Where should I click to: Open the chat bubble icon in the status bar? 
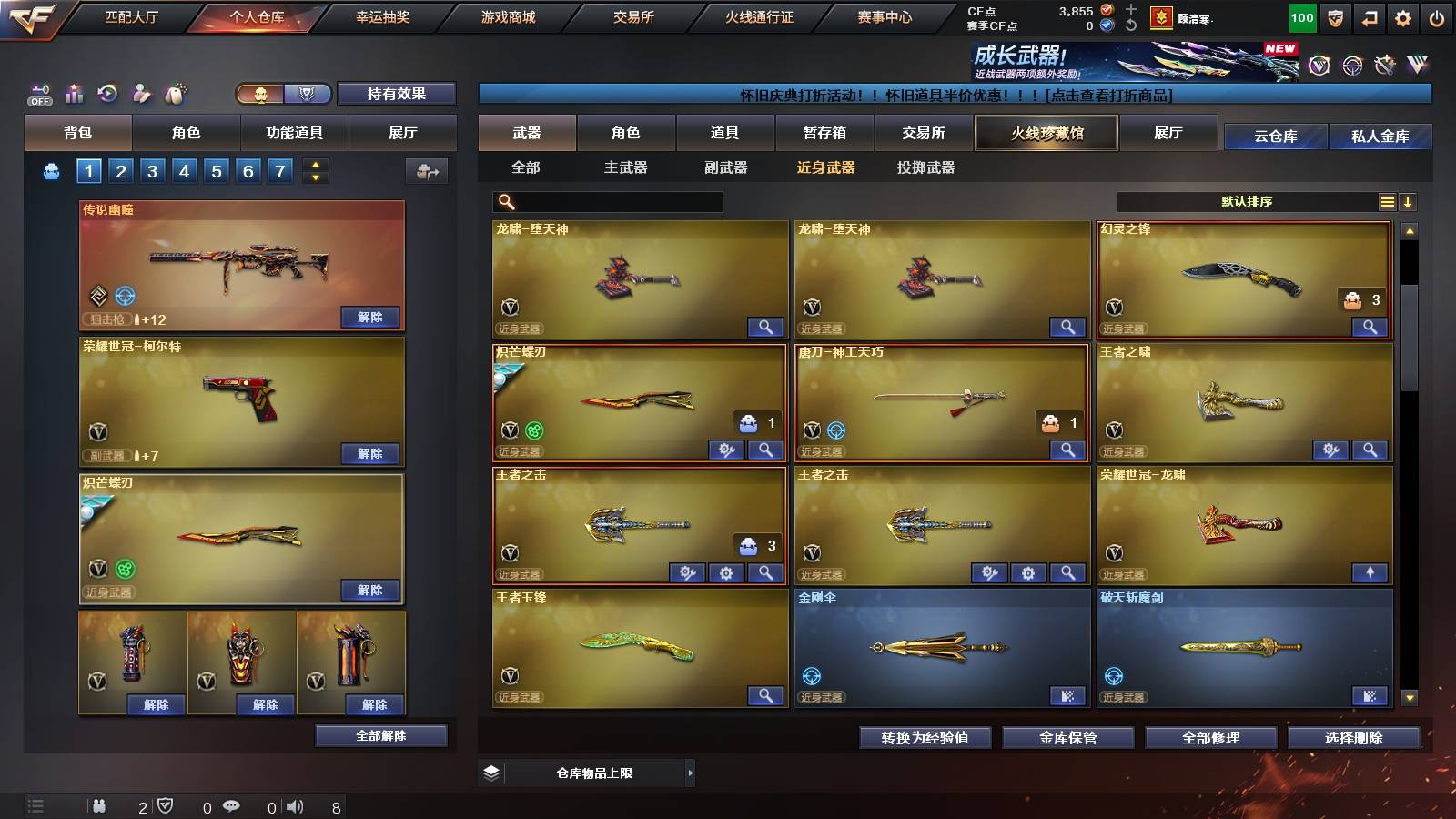coord(231,805)
